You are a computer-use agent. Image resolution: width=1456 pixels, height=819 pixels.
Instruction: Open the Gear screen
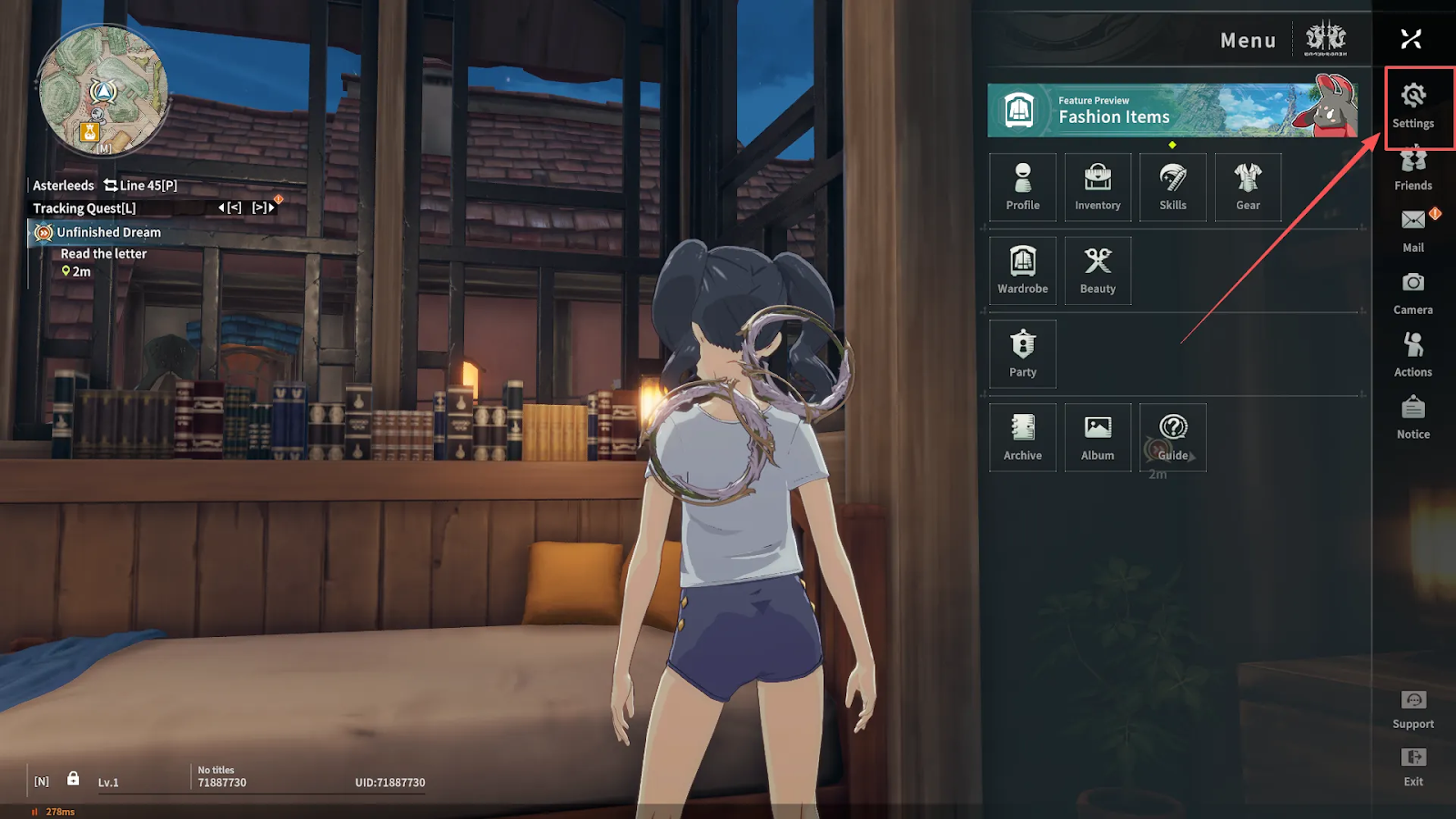(1248, 187)
